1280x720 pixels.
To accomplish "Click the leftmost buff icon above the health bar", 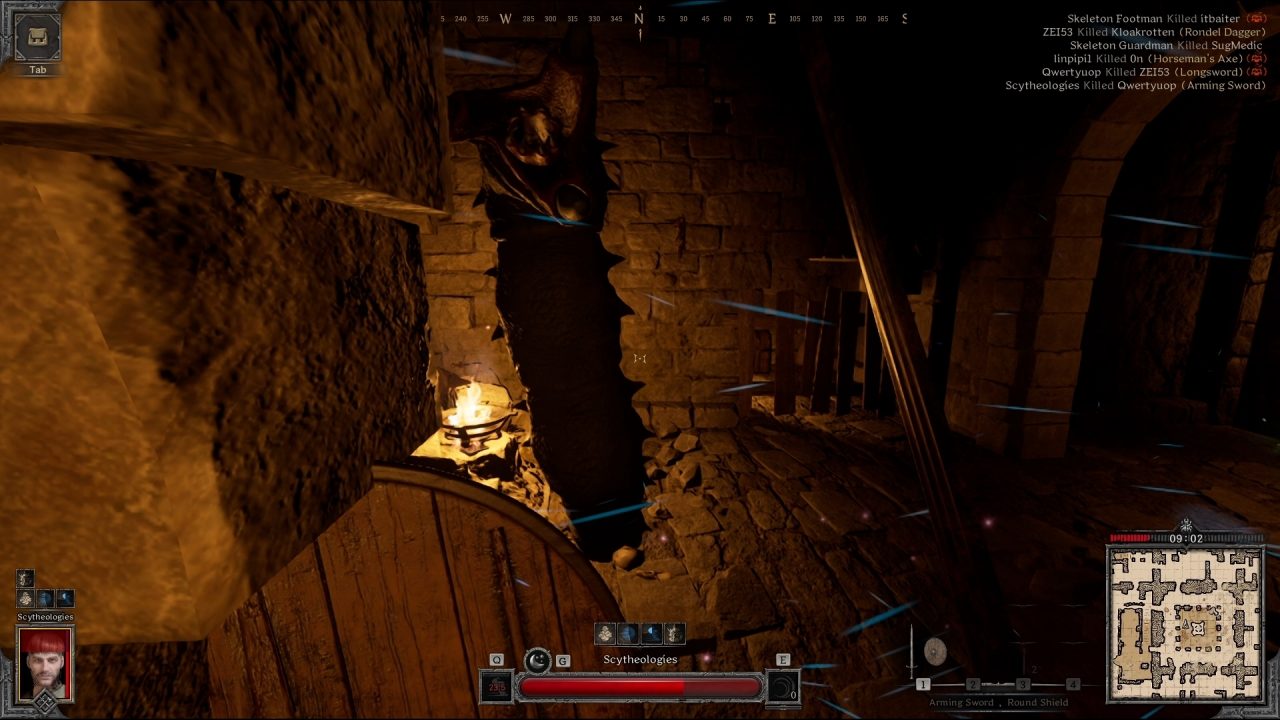I will pyautogui.click(x=604, y=632).
